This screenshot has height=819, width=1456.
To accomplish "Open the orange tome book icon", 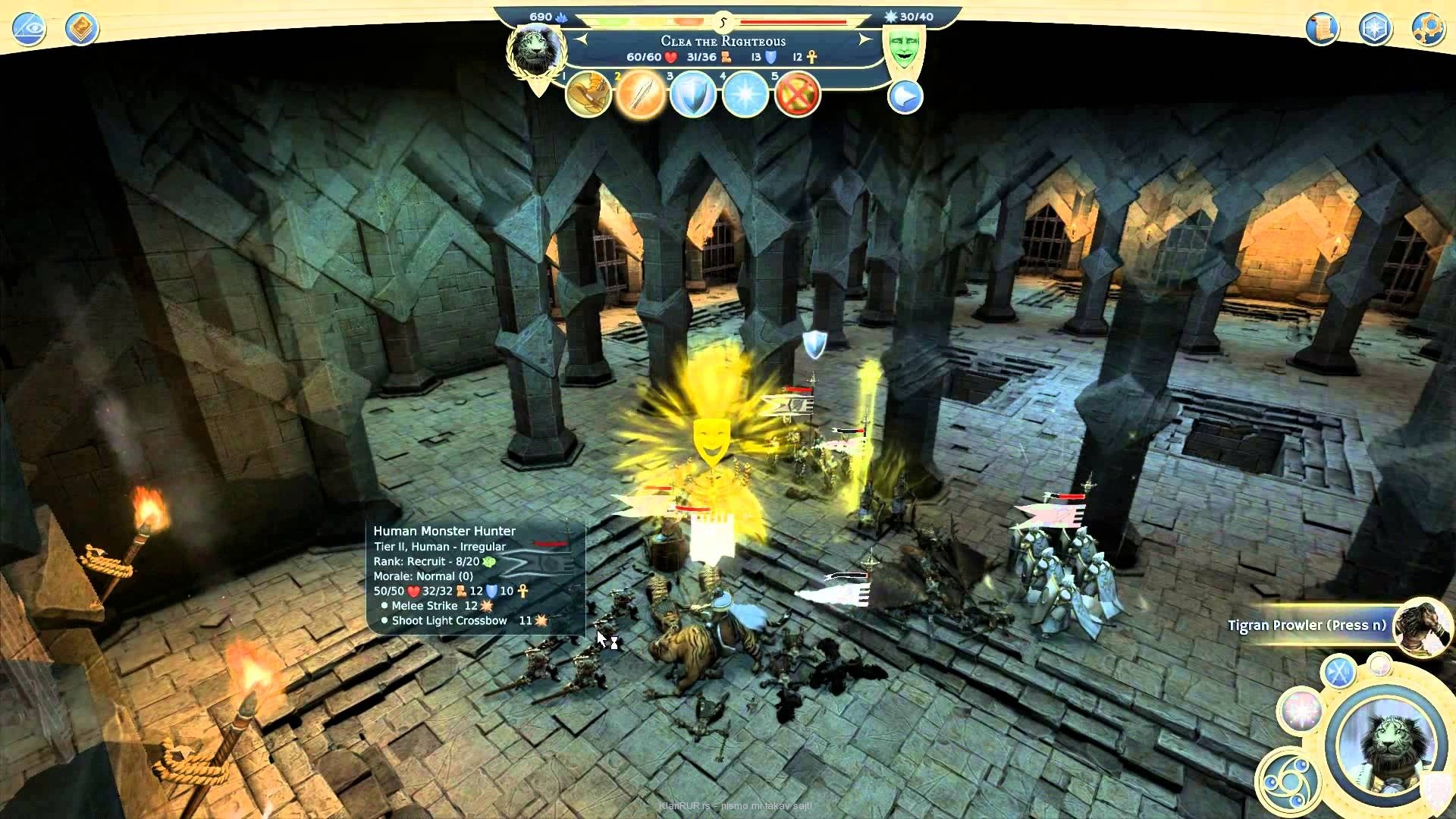I will click(x=81, y=29).
